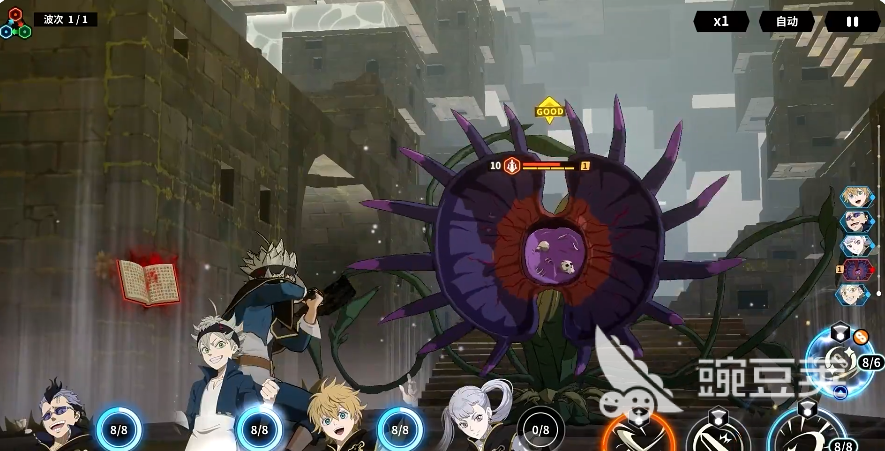Activate the middle white-ringed sword skill
885x451 pixels.
(x=718, y=436)
